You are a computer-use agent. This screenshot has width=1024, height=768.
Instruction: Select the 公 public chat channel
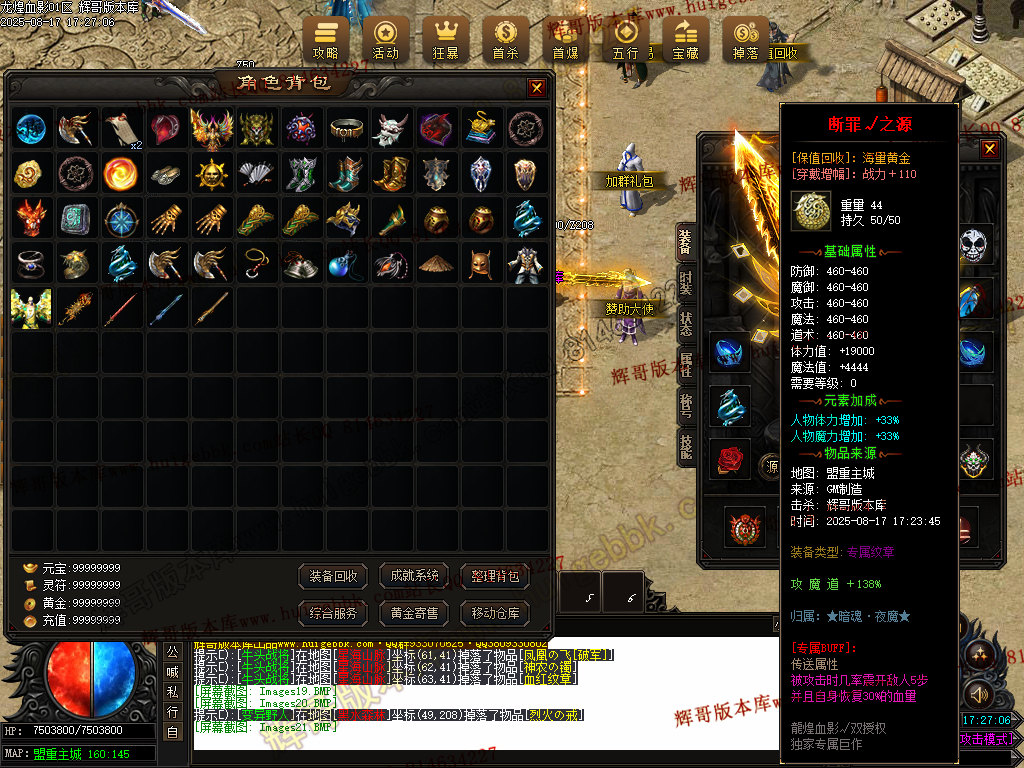(172, 652)
